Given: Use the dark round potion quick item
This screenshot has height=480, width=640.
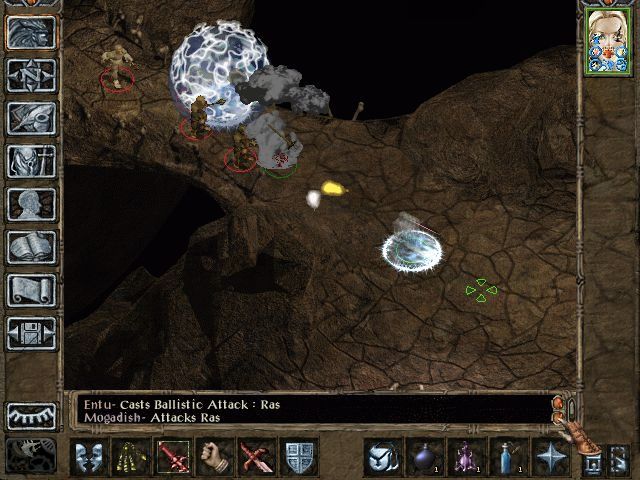Looking at the screenshot, I should 423,457.
